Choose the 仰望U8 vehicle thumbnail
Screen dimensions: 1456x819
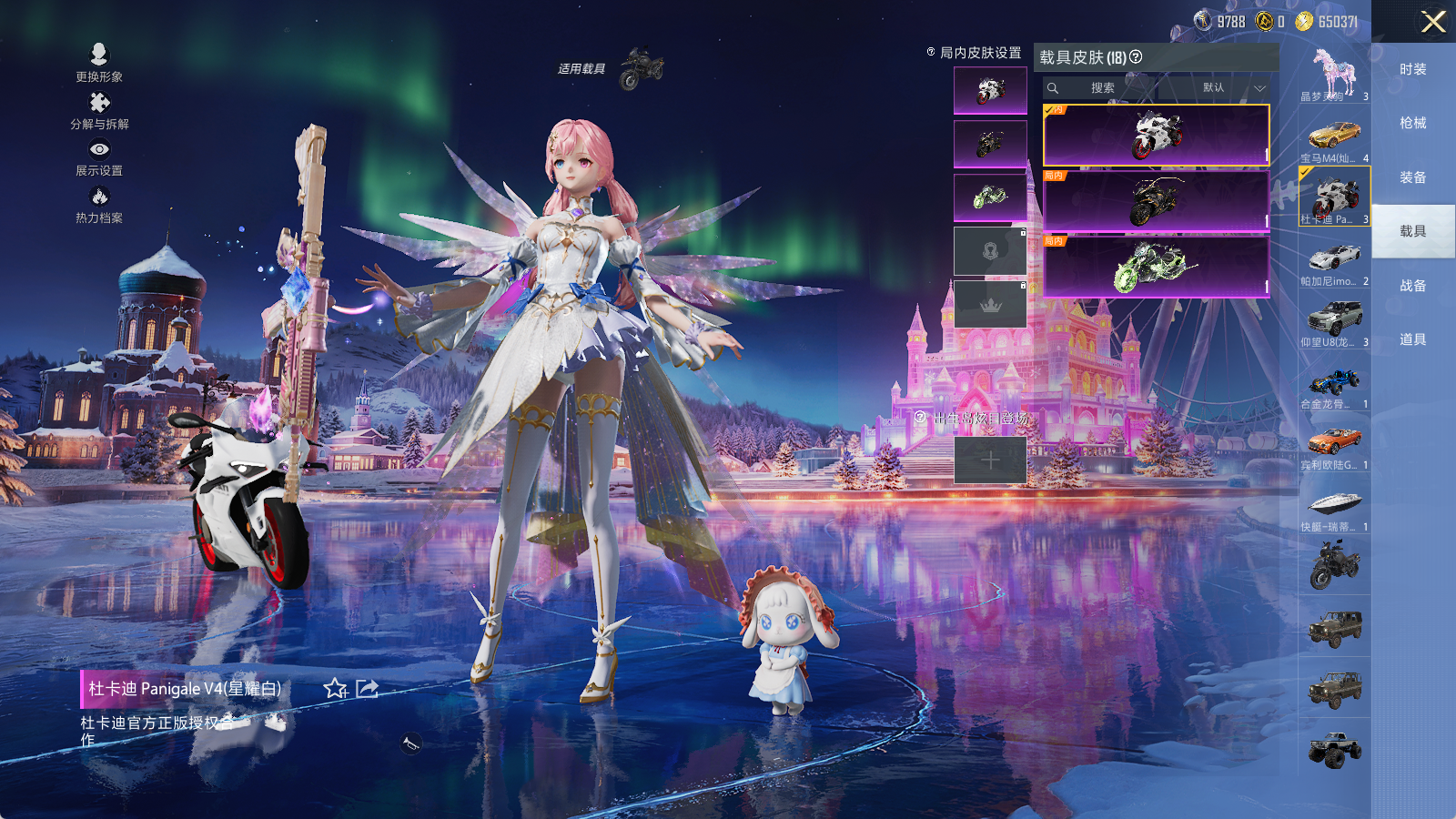[1334, 323]
